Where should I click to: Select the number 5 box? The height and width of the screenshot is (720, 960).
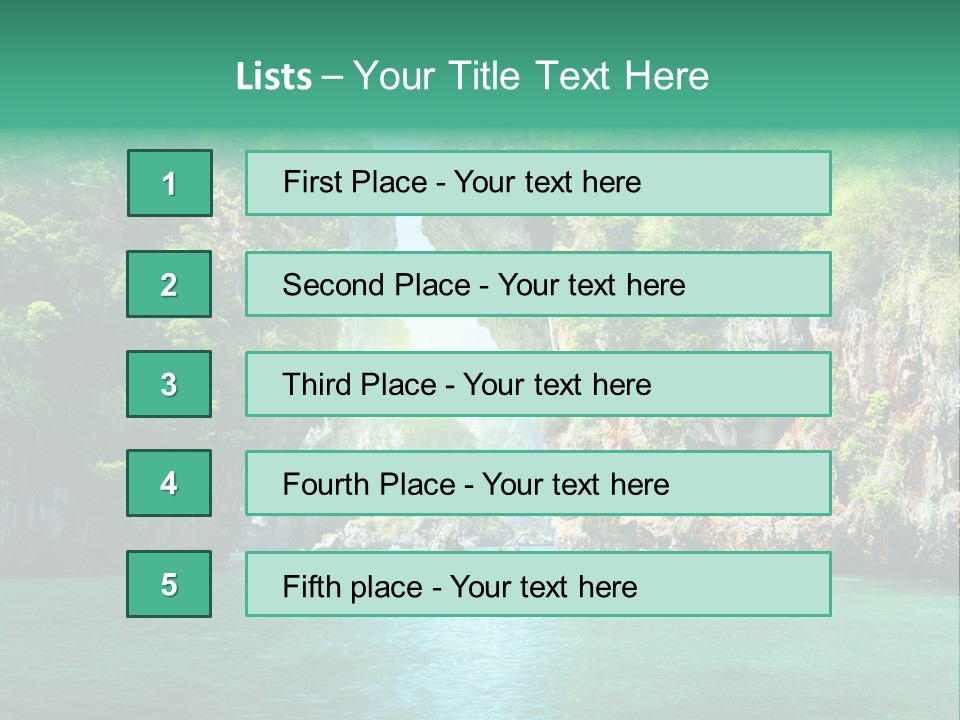(169, 584)
